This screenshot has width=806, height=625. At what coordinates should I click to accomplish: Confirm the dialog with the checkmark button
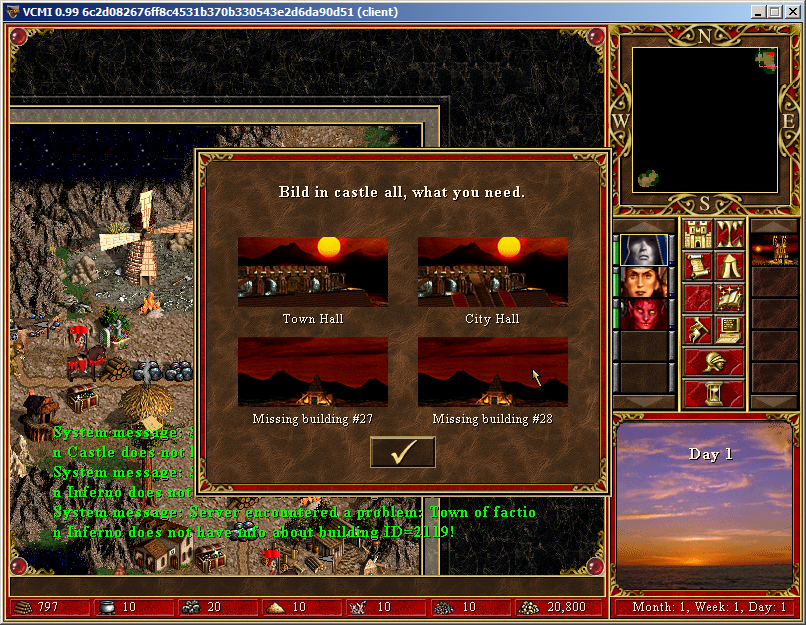402,452
